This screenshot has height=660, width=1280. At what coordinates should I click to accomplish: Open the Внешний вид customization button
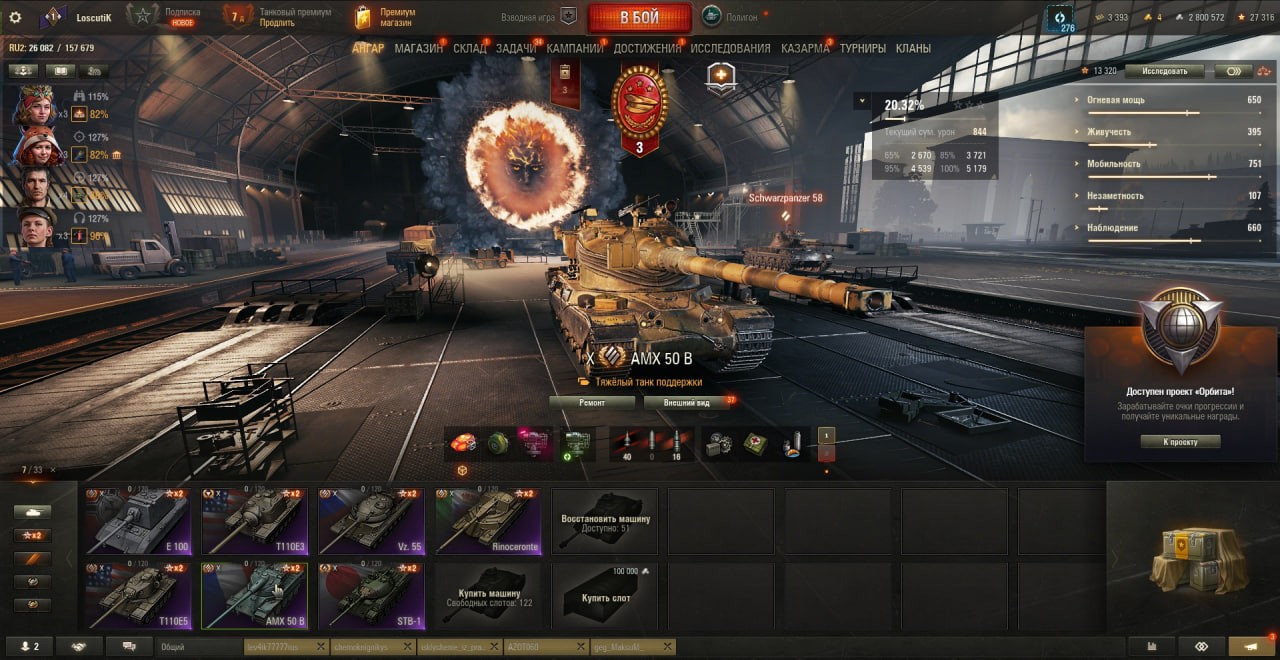tap(686, 402)
